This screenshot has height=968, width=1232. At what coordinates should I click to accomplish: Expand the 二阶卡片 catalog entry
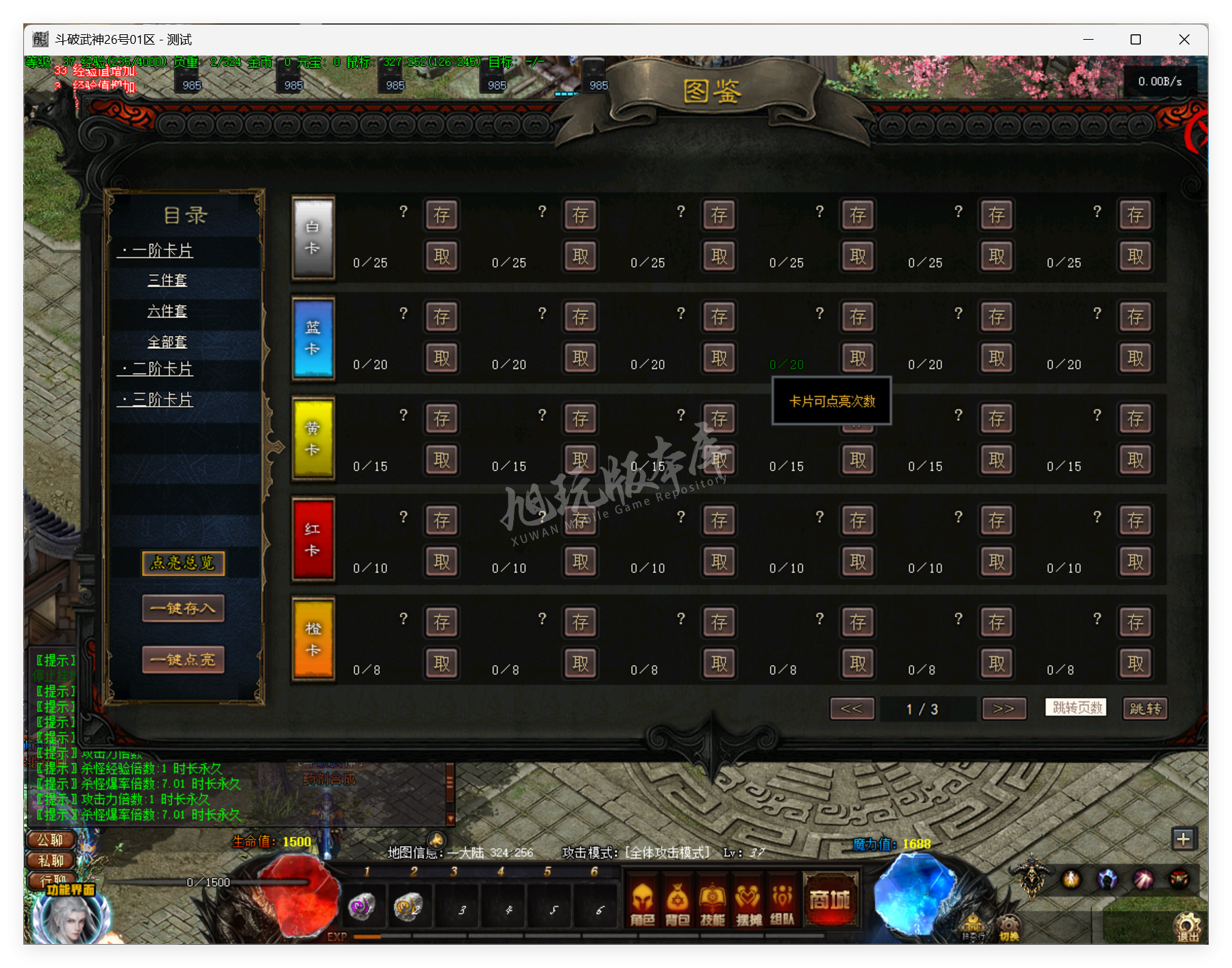(x=159, y=369)
